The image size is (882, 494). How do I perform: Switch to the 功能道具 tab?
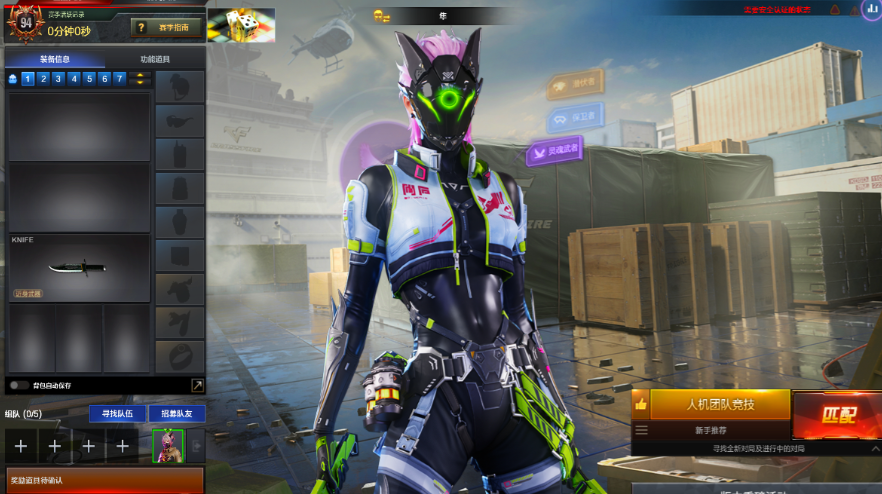pos(155,59)
